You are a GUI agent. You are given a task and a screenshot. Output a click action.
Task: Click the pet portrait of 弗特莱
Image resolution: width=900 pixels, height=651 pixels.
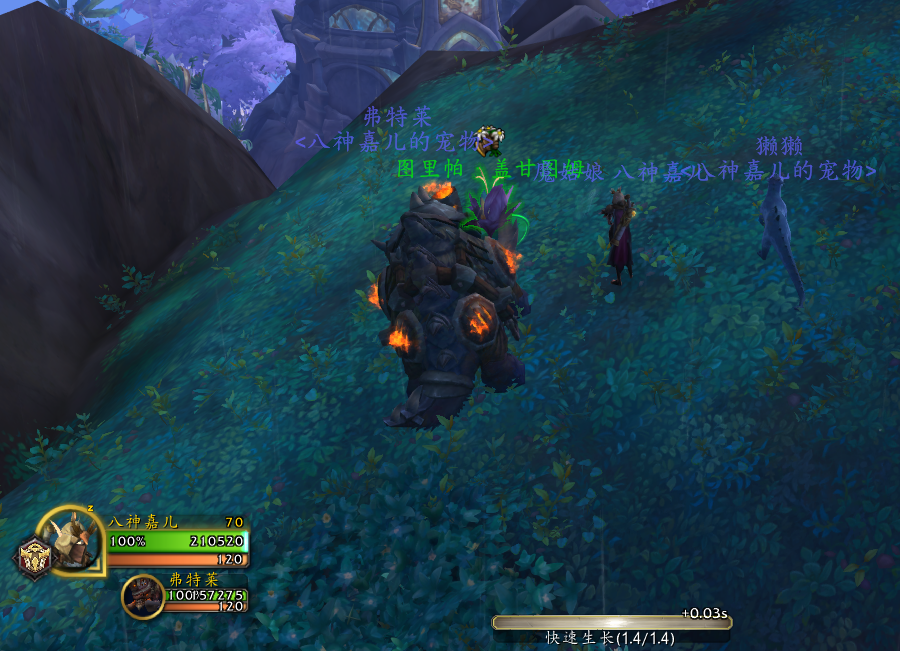coord(143,596)
